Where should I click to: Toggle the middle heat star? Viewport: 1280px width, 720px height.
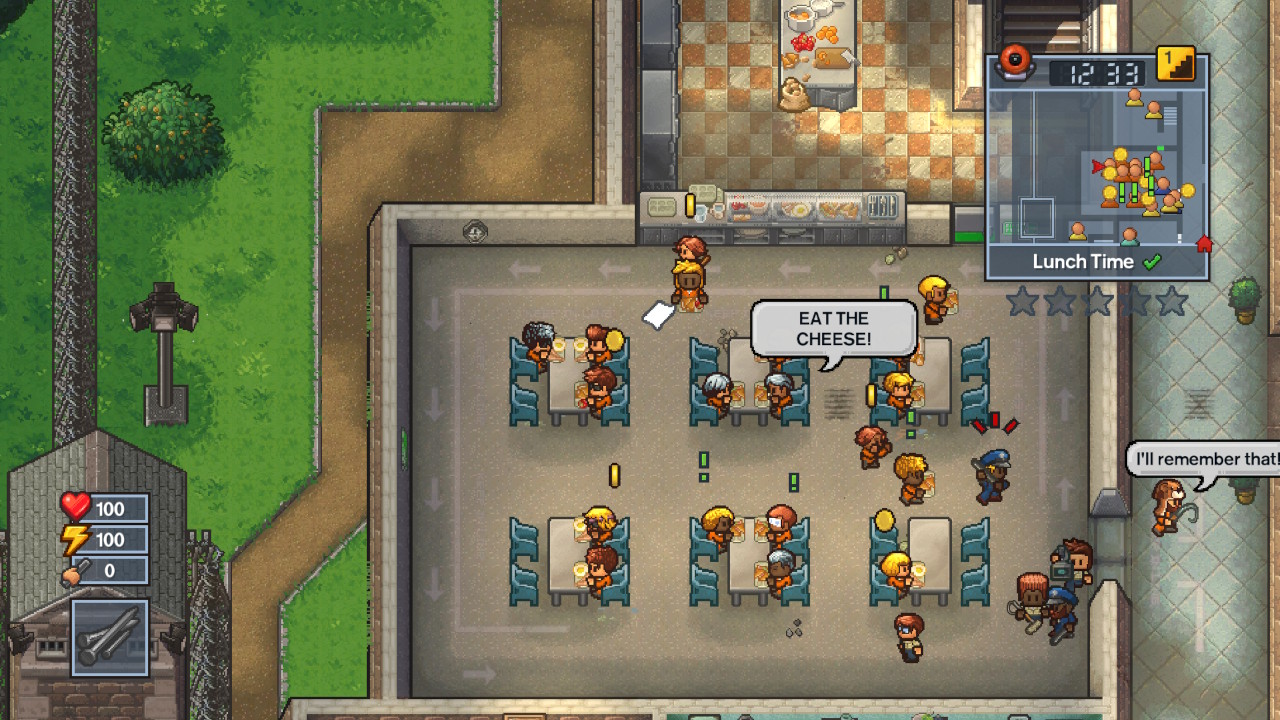pyautogui.click(x=1097, y=300)
